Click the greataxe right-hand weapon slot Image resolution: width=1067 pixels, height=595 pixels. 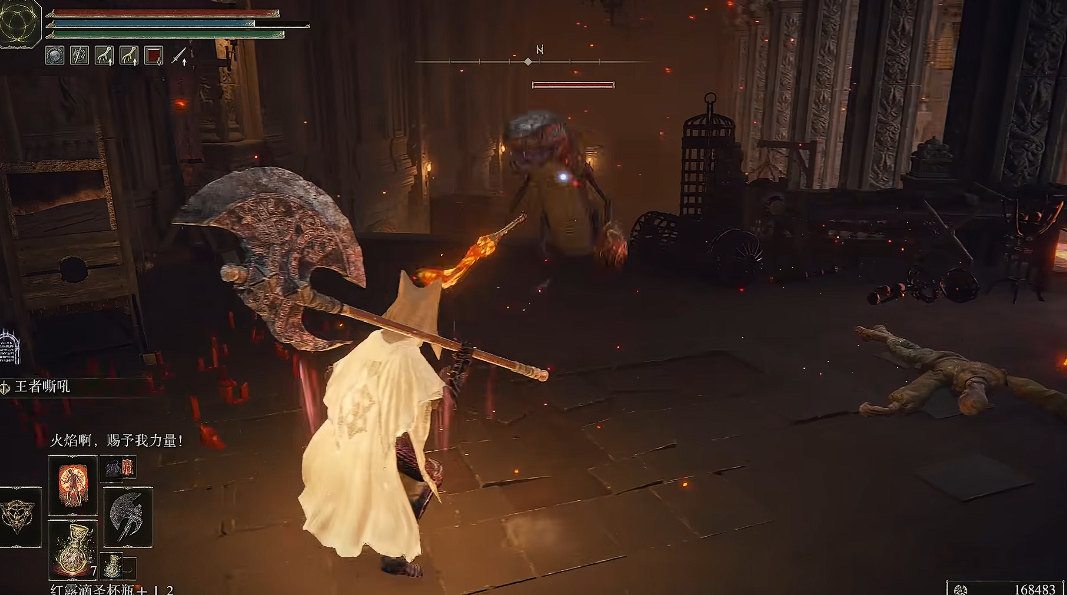point(128,517)
